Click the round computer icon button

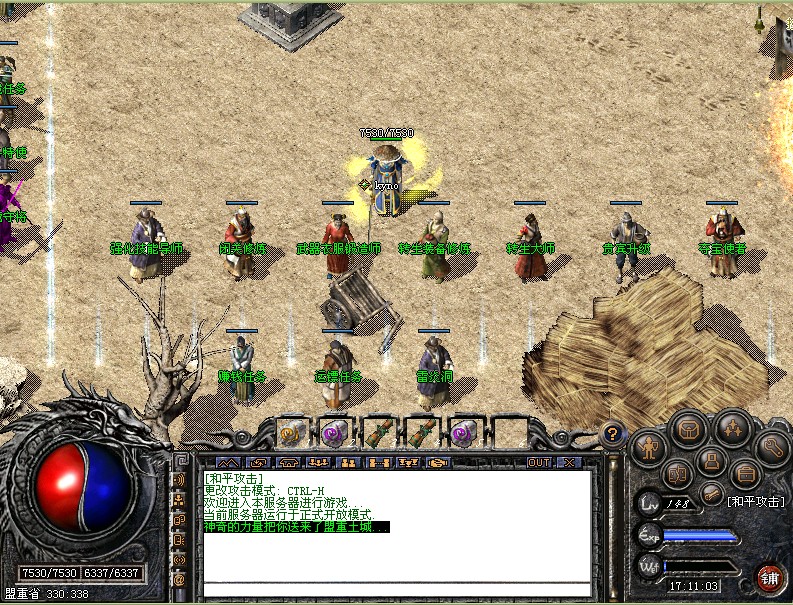point(712,462)
